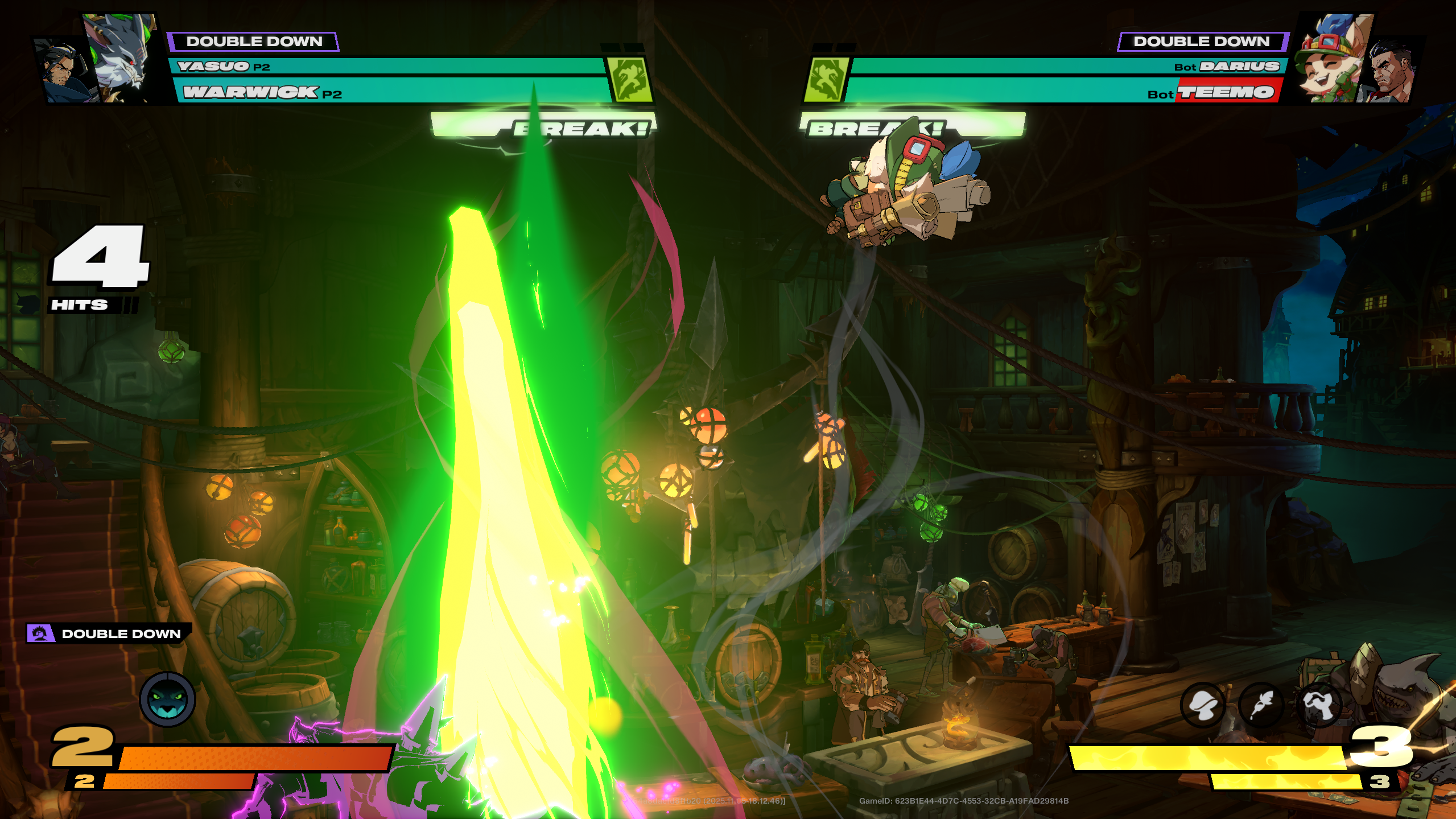The image size is (1456, 819).
Task: Activate the feather dart ability icon
Action: click(1261, 706)
